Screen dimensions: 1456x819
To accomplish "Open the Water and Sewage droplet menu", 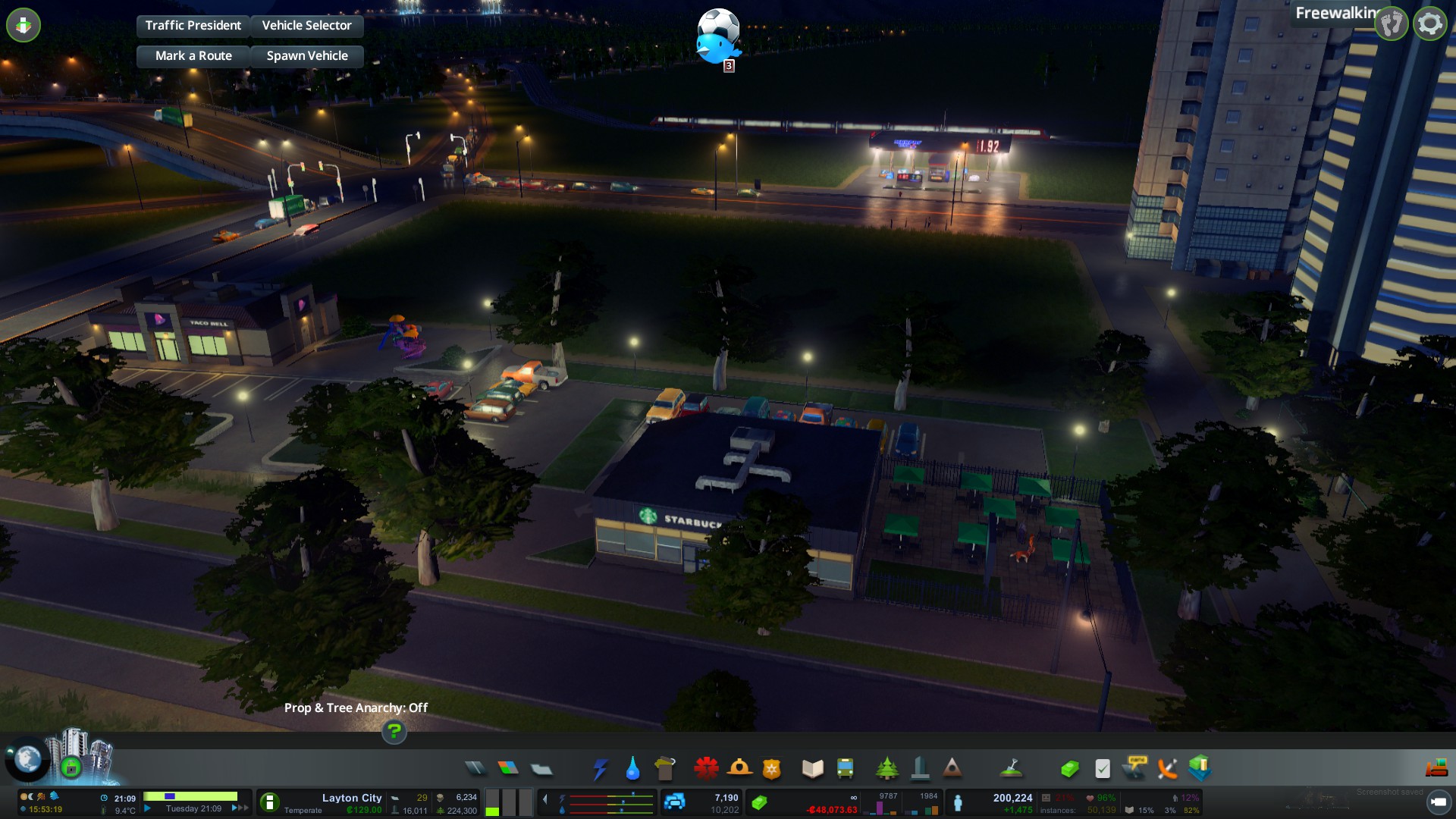I will (x=632, y=769).
